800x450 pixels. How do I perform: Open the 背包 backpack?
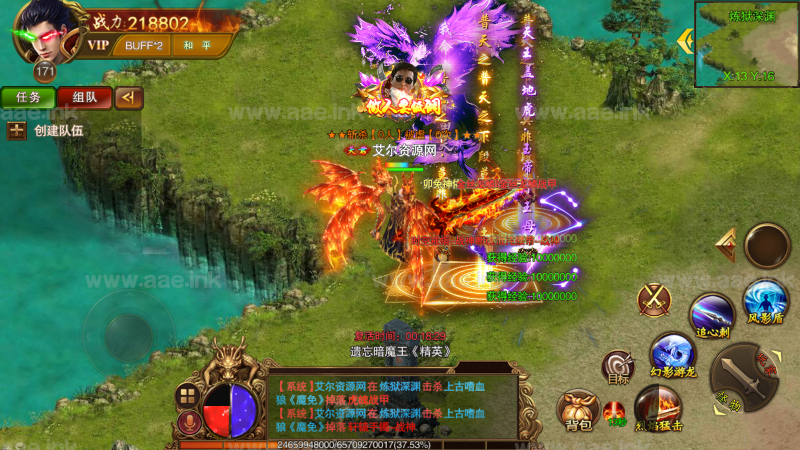click(x=579, y=409)
